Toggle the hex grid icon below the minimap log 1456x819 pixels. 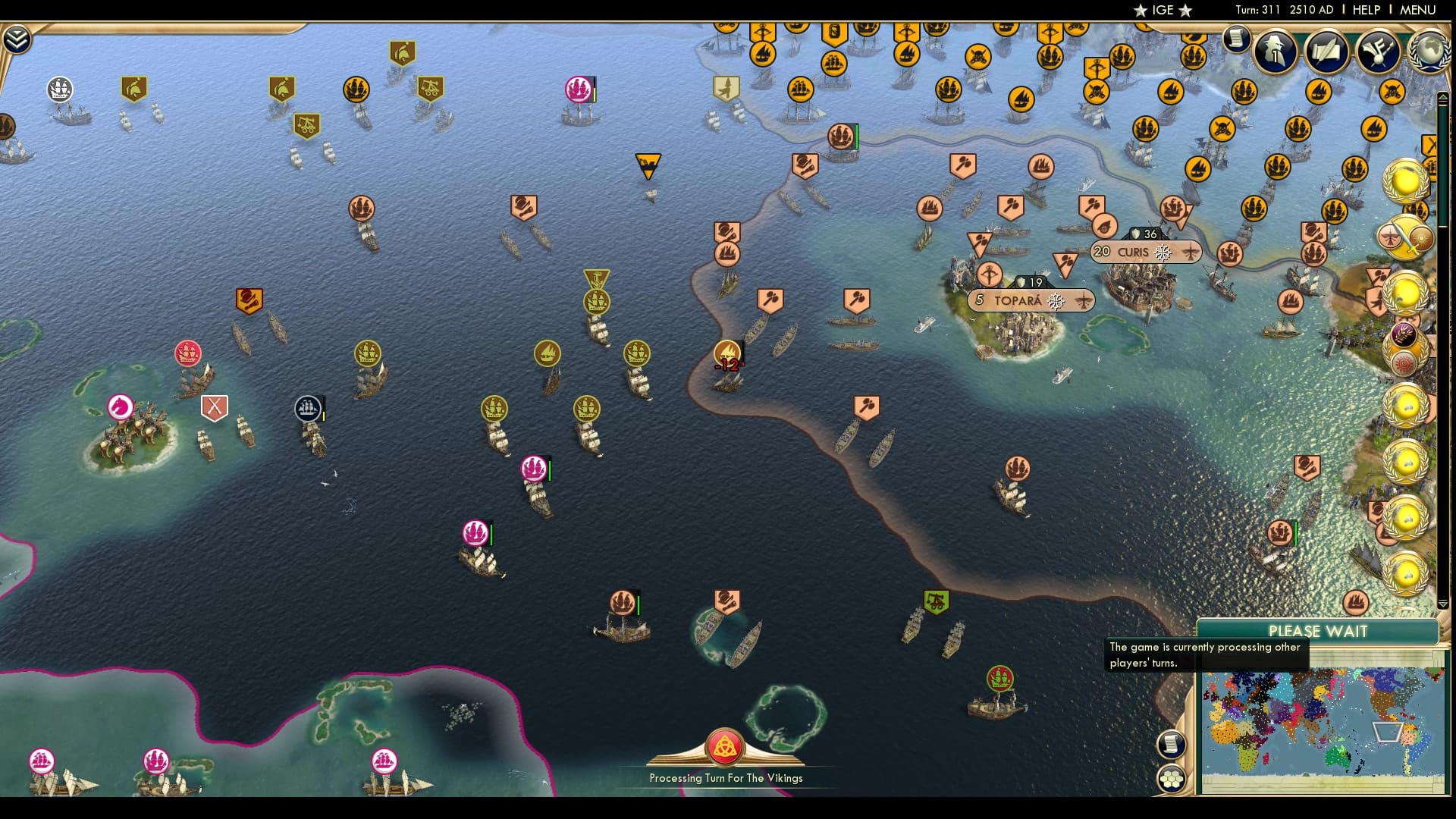[x=1172, y=780]
